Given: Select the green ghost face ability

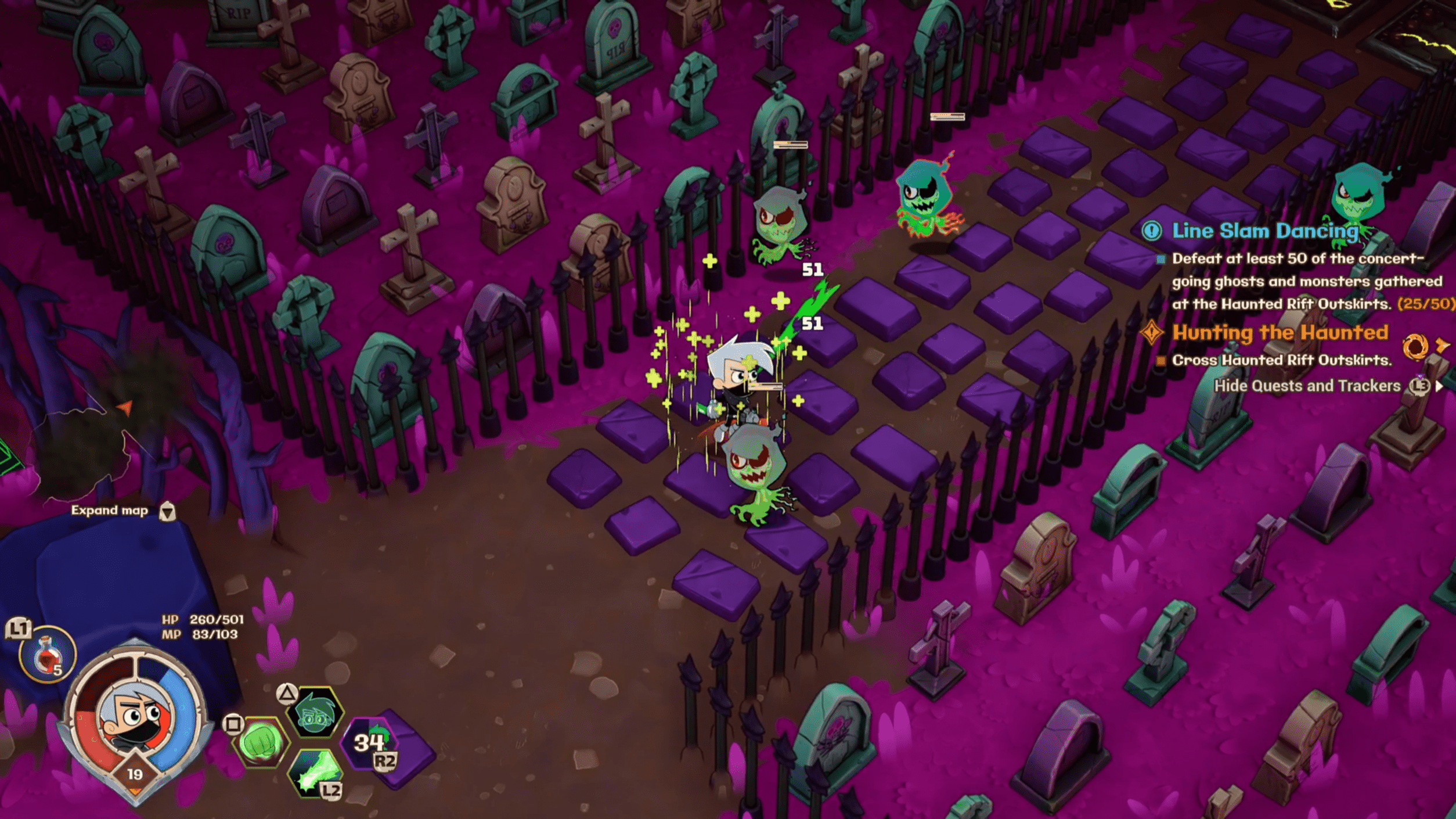Looking at the screenshot, I should pos(315,714).
